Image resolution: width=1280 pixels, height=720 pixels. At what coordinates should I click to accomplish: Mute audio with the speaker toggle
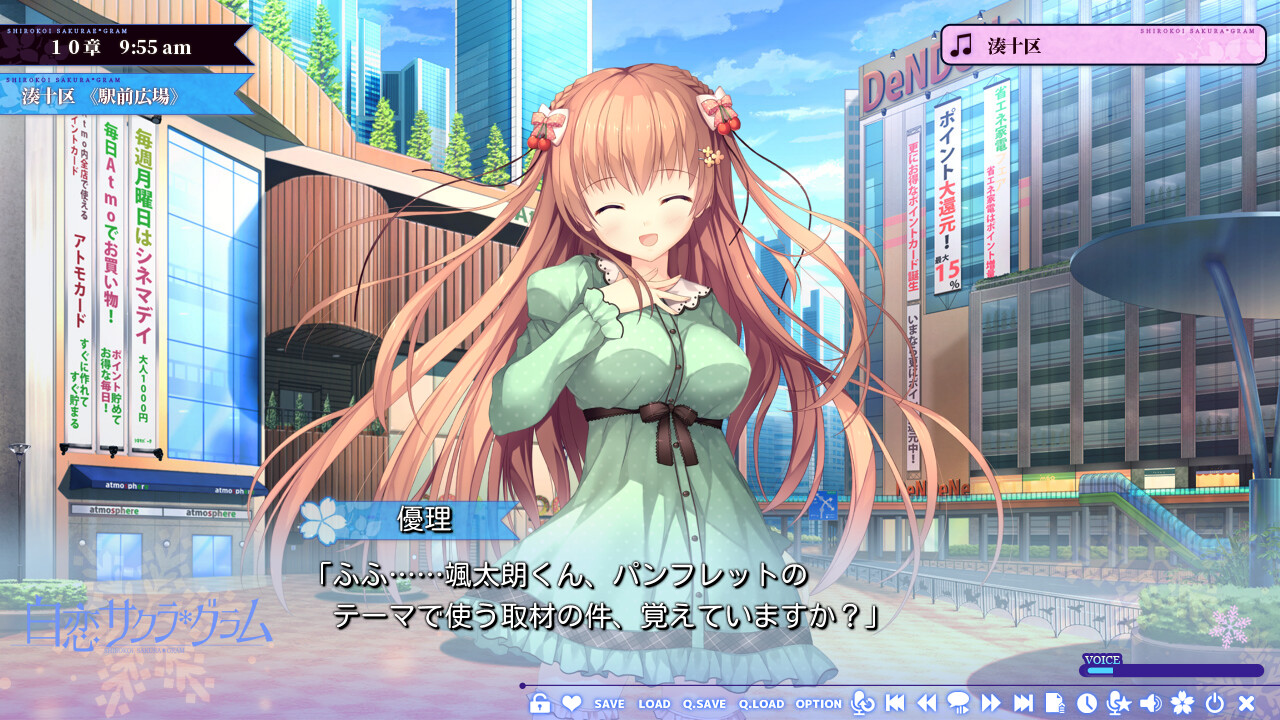point(1150,703)
